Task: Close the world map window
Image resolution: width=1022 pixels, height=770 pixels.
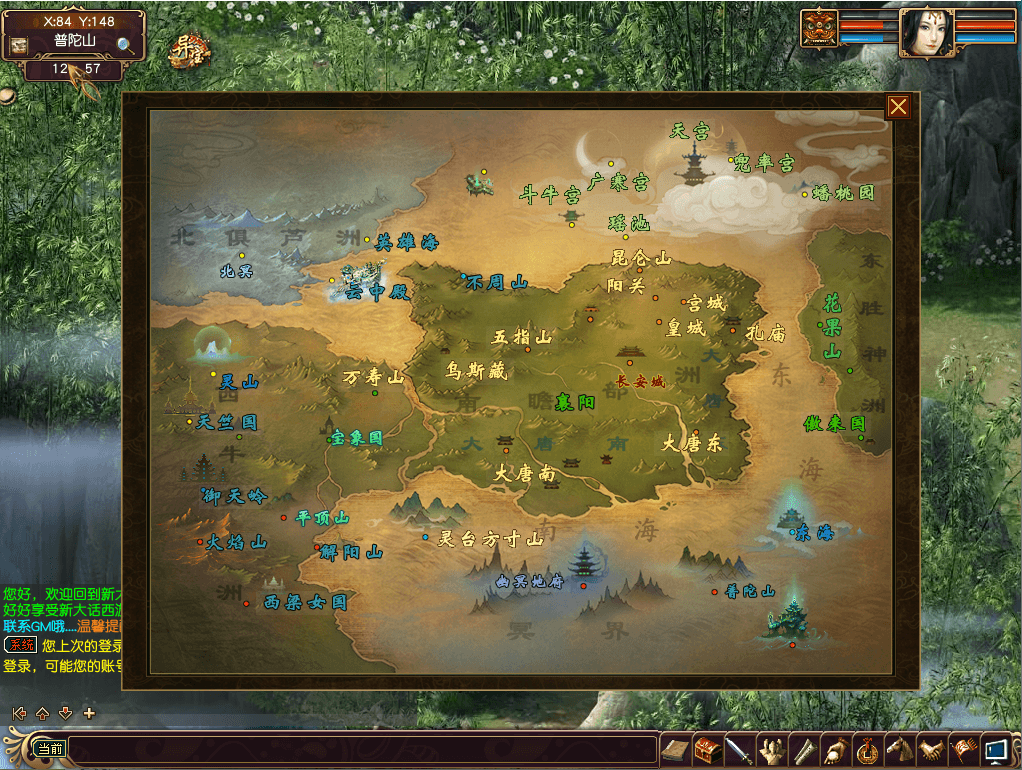Action: coord(898,107)
